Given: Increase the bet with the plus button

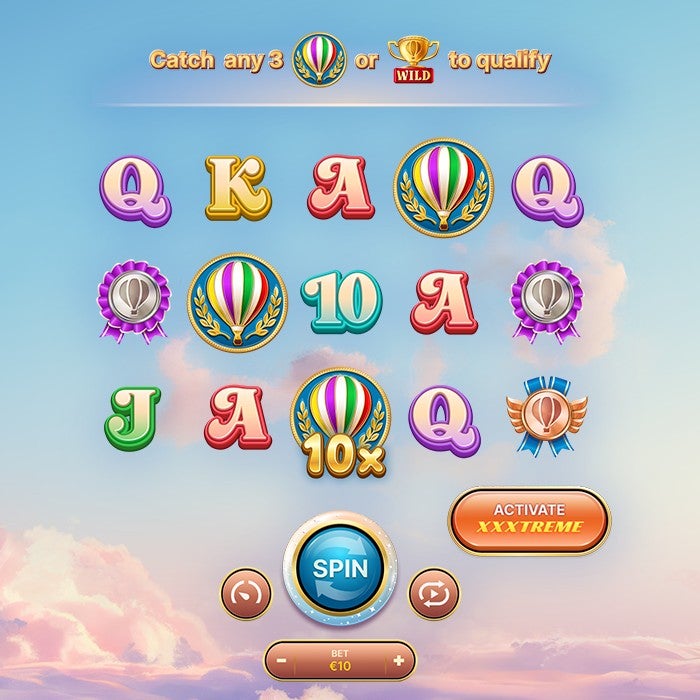Looking at the screenshot, I should (399, 661).
